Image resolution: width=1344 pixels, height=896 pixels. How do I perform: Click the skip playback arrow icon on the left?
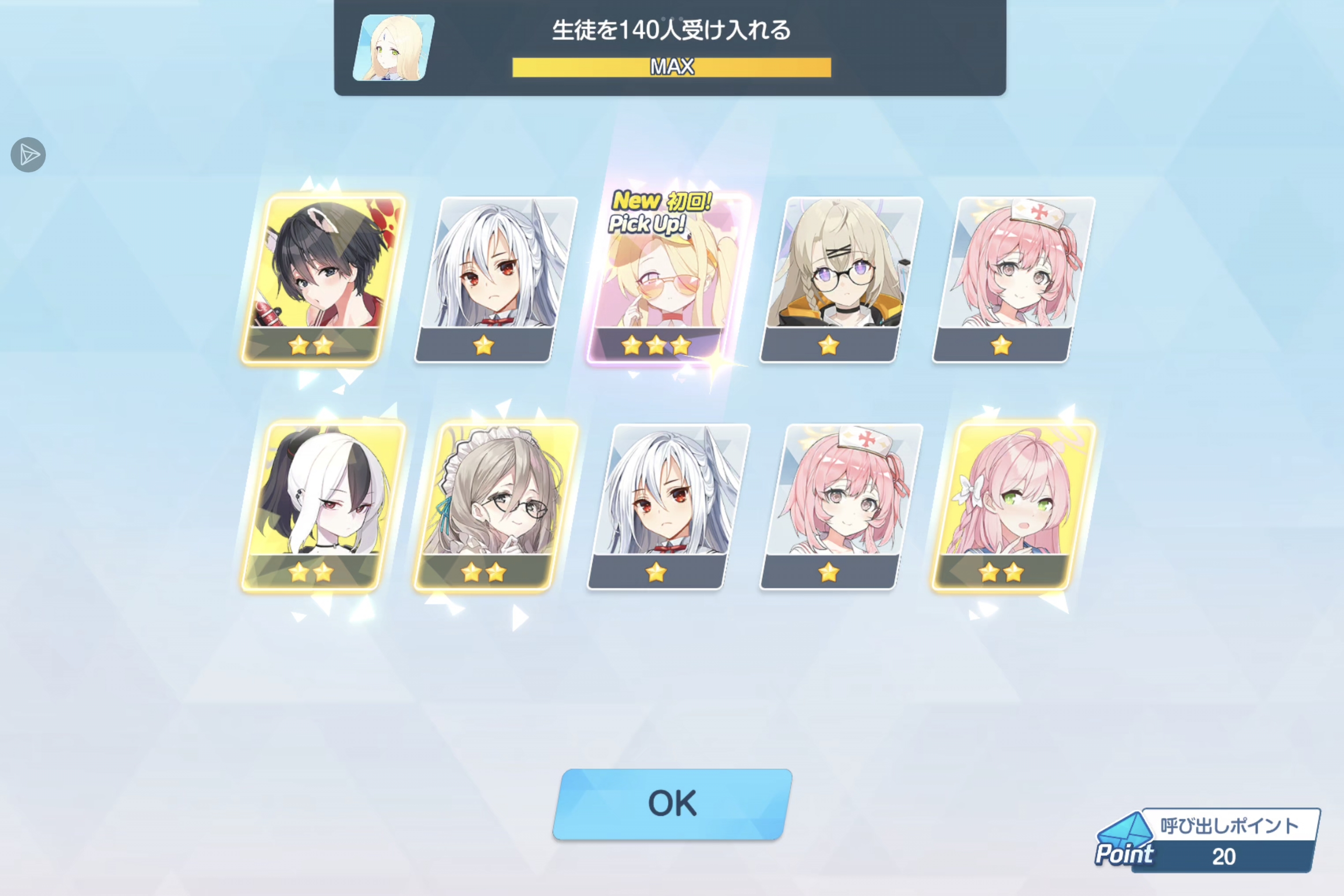(x=29, y=154)
